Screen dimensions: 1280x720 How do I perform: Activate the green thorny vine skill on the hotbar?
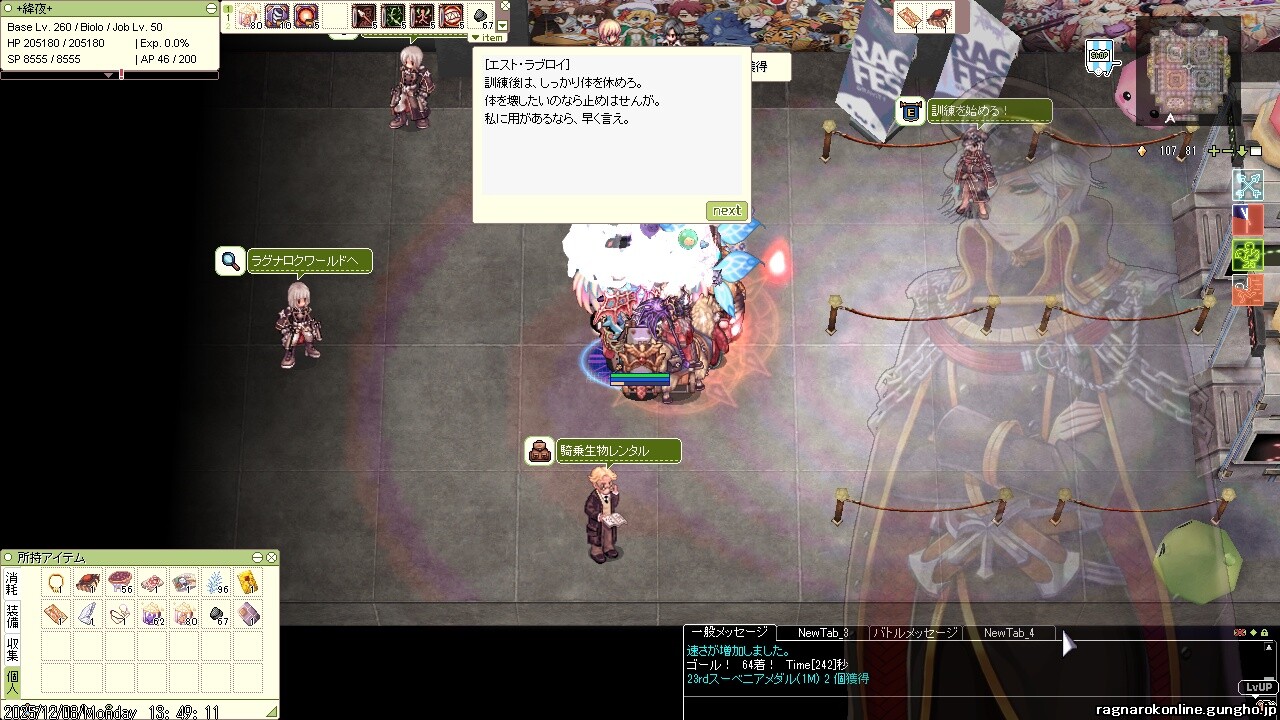392,16
